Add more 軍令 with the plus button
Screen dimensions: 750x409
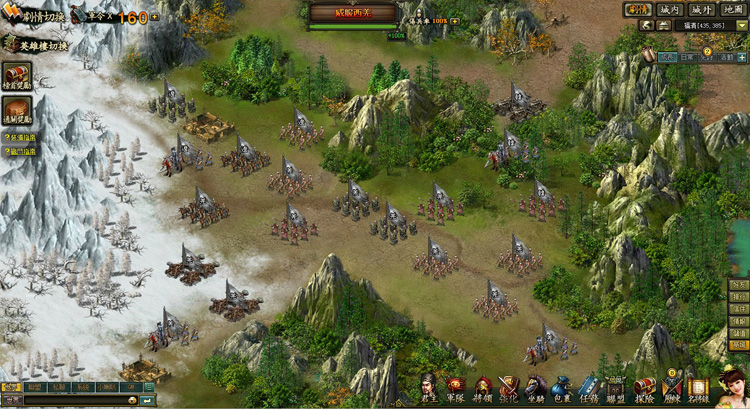pos(155,17)
